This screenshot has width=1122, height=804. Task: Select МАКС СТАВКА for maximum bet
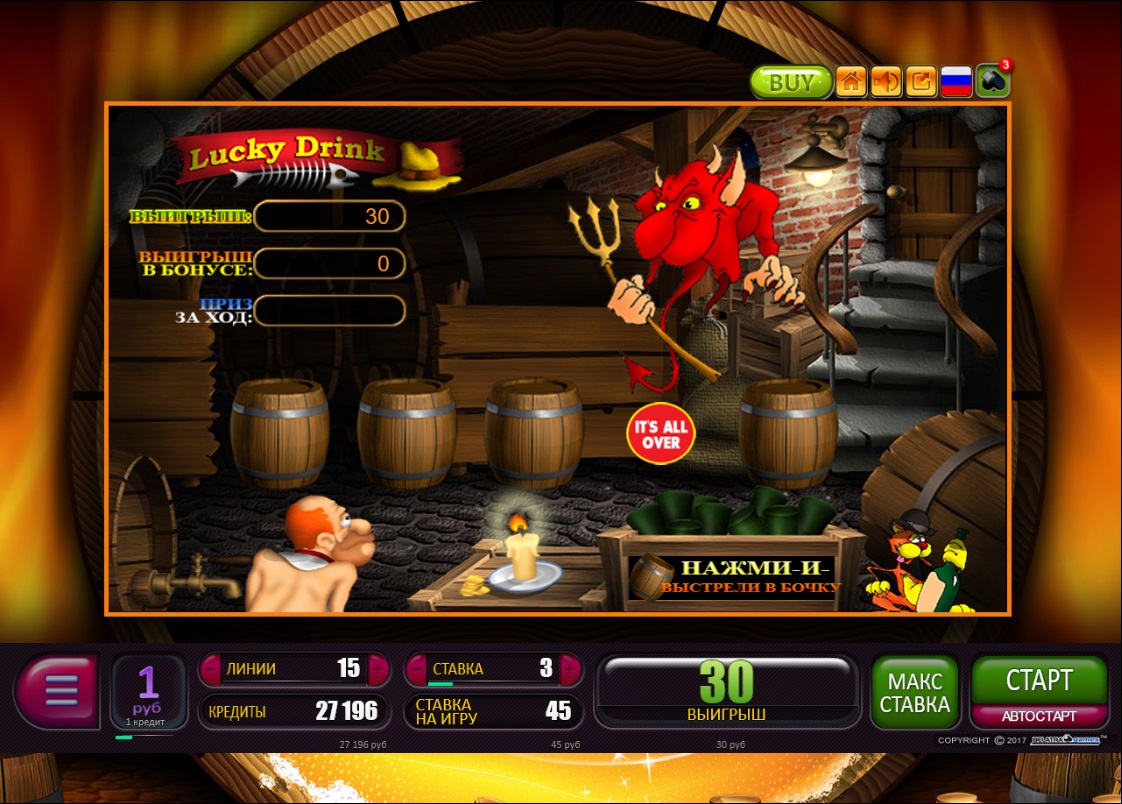tap(914, 692)
